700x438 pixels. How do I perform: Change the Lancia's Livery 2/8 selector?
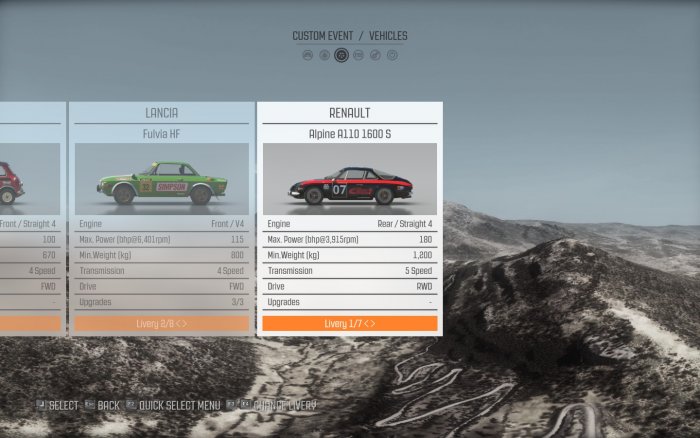[x=161, y=324]
